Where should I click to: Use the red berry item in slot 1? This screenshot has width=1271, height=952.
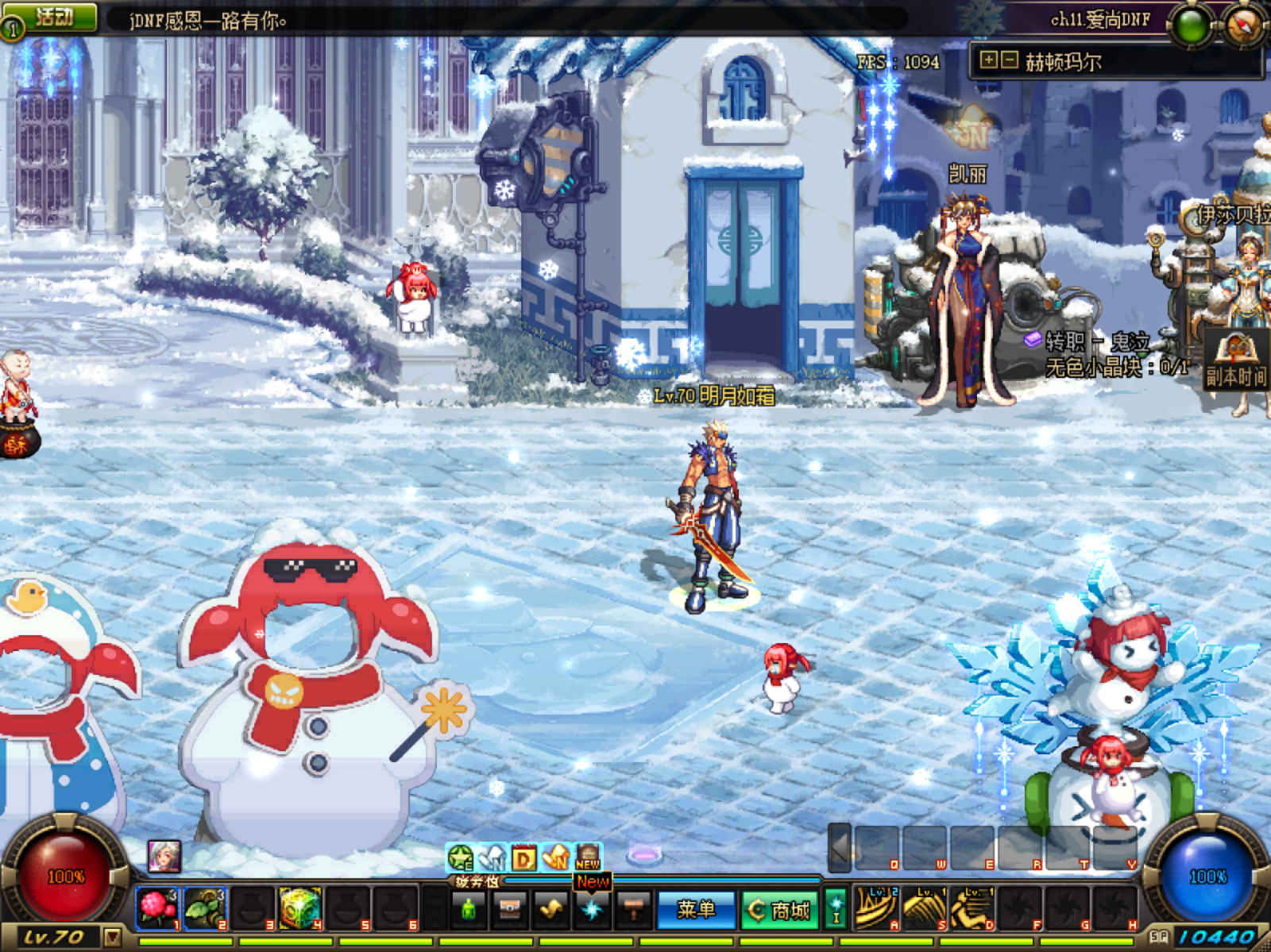click(x=157, y=908)
